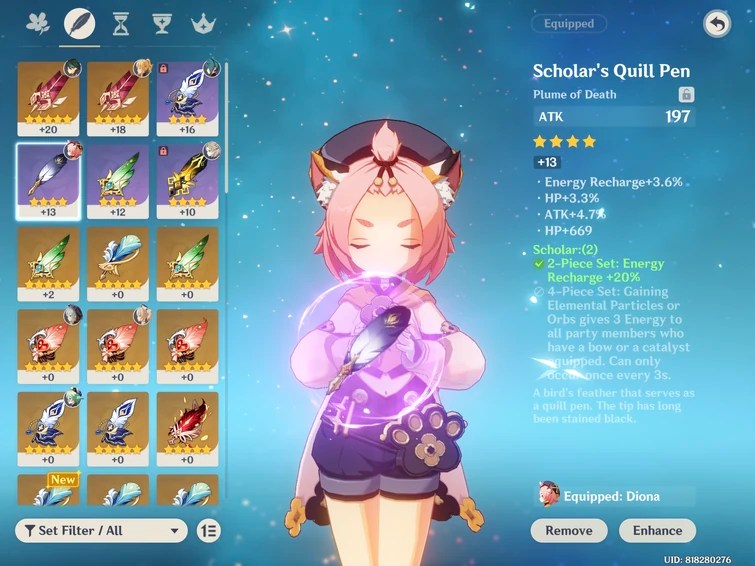Select the +20 plume artifact
The width and height of the screenshot is (755, 566).
pos(48,98)
